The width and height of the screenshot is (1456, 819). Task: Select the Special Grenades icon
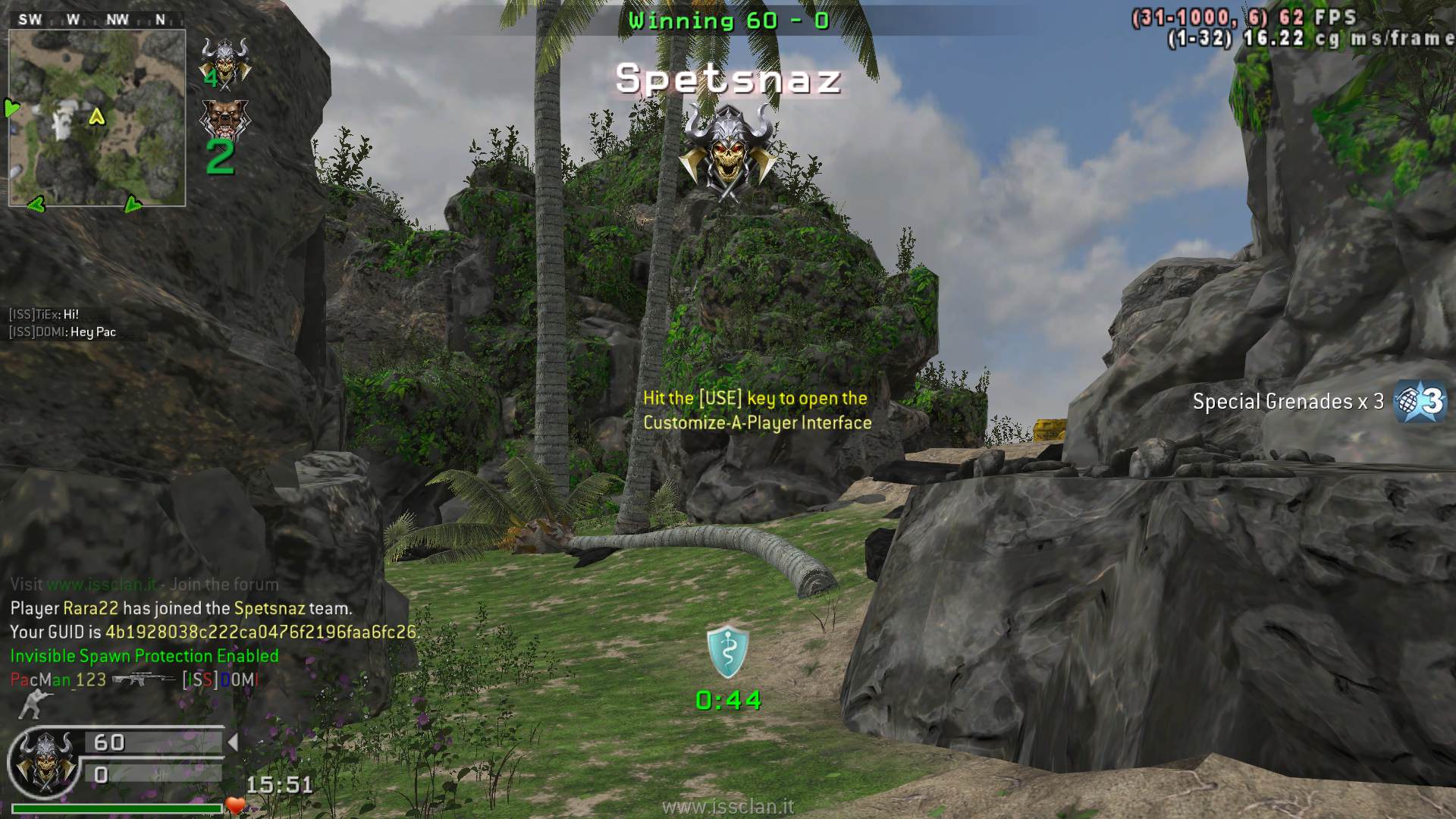click(x=1420, y=400)
